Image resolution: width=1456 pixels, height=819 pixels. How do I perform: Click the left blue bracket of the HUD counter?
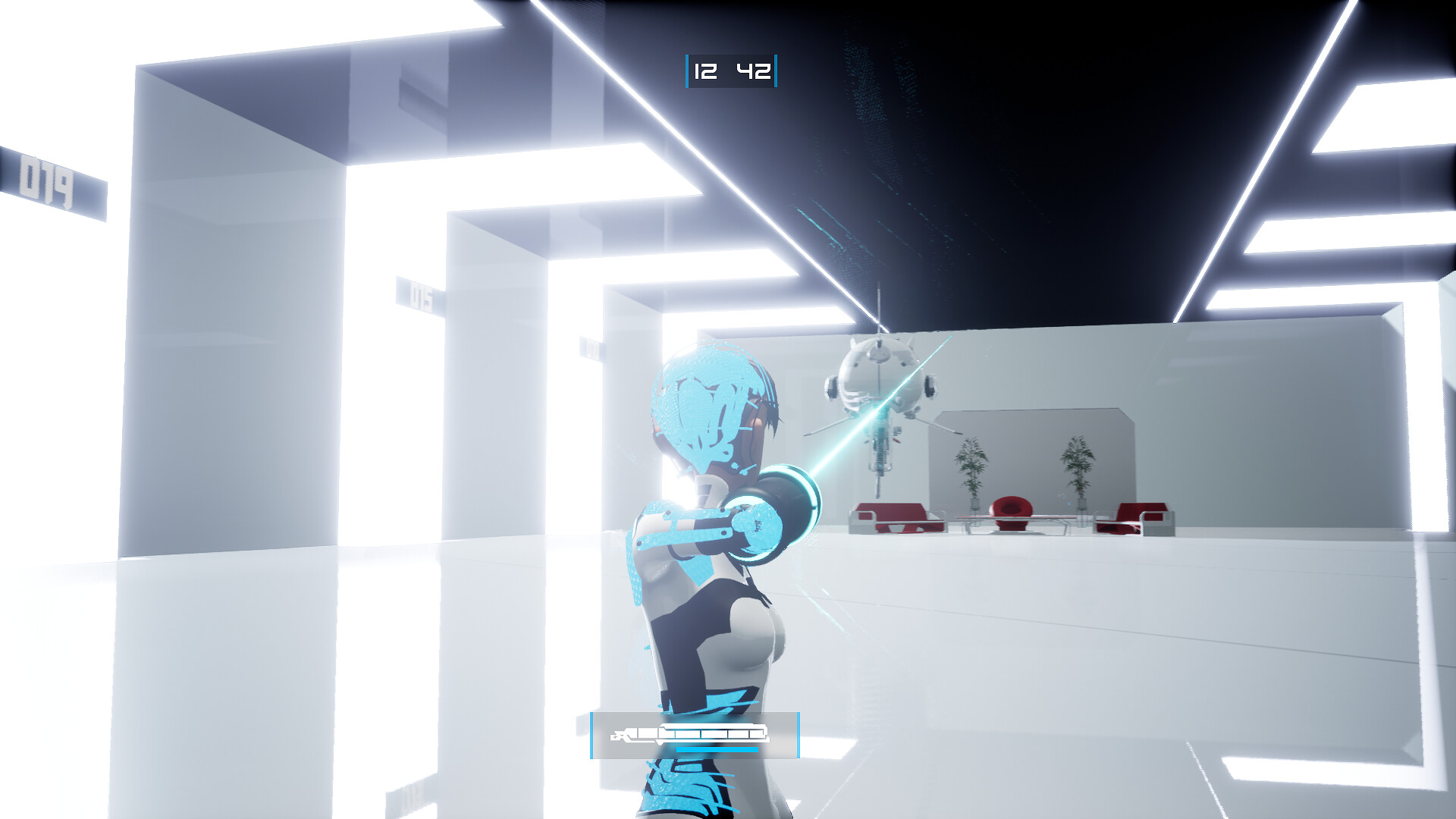click(687, 72)
